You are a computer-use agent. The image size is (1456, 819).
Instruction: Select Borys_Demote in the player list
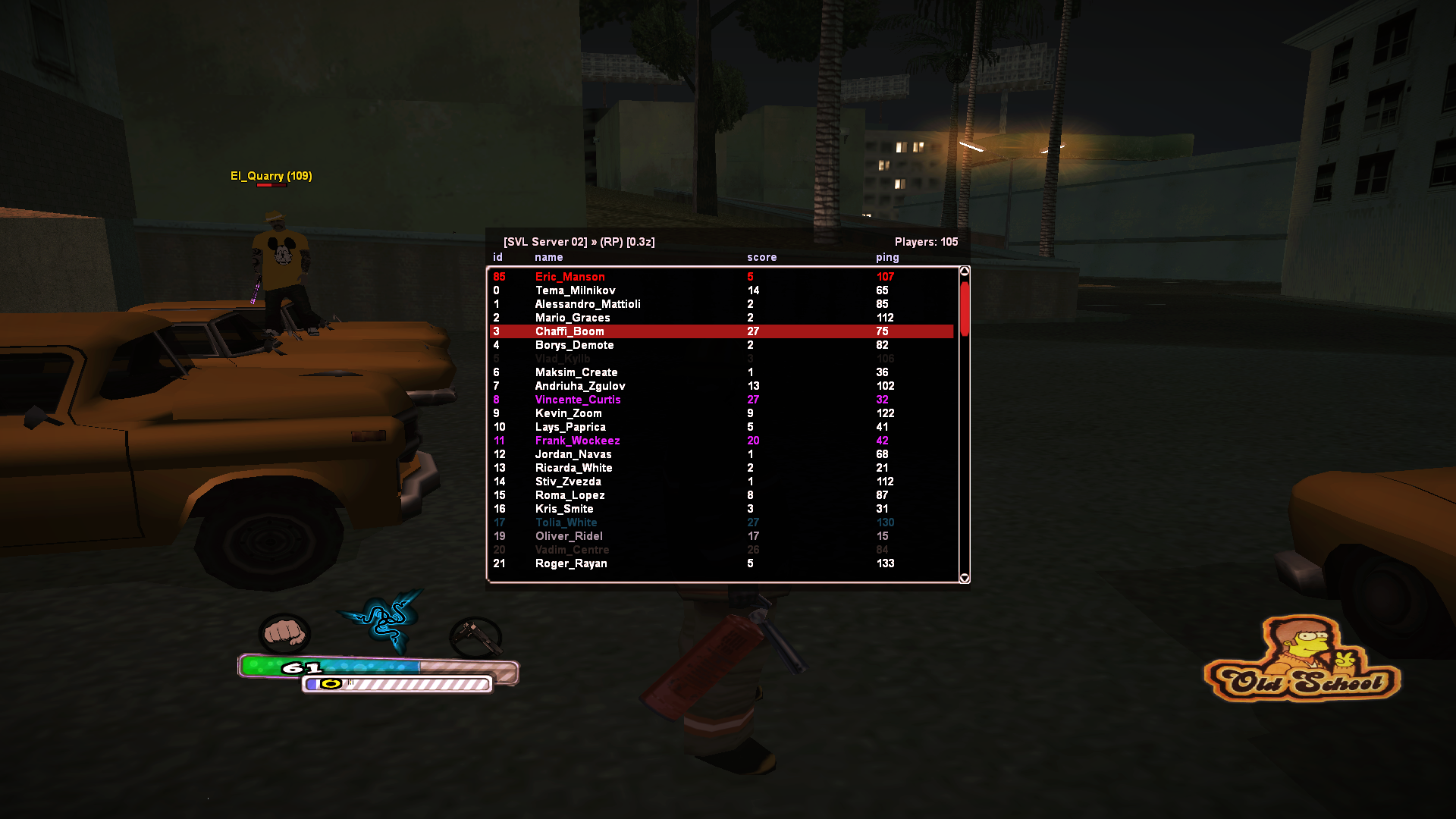pos(574,345)
